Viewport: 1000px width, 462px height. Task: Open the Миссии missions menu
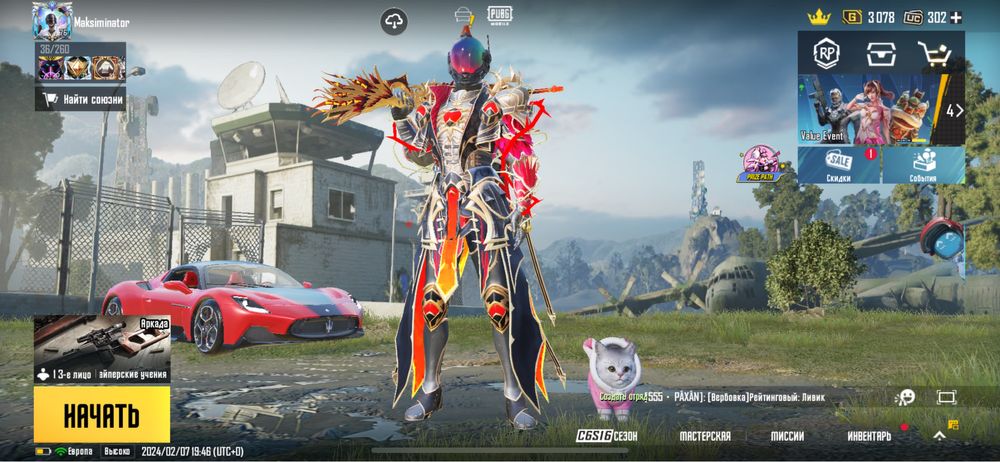click(x=787, y=436)
